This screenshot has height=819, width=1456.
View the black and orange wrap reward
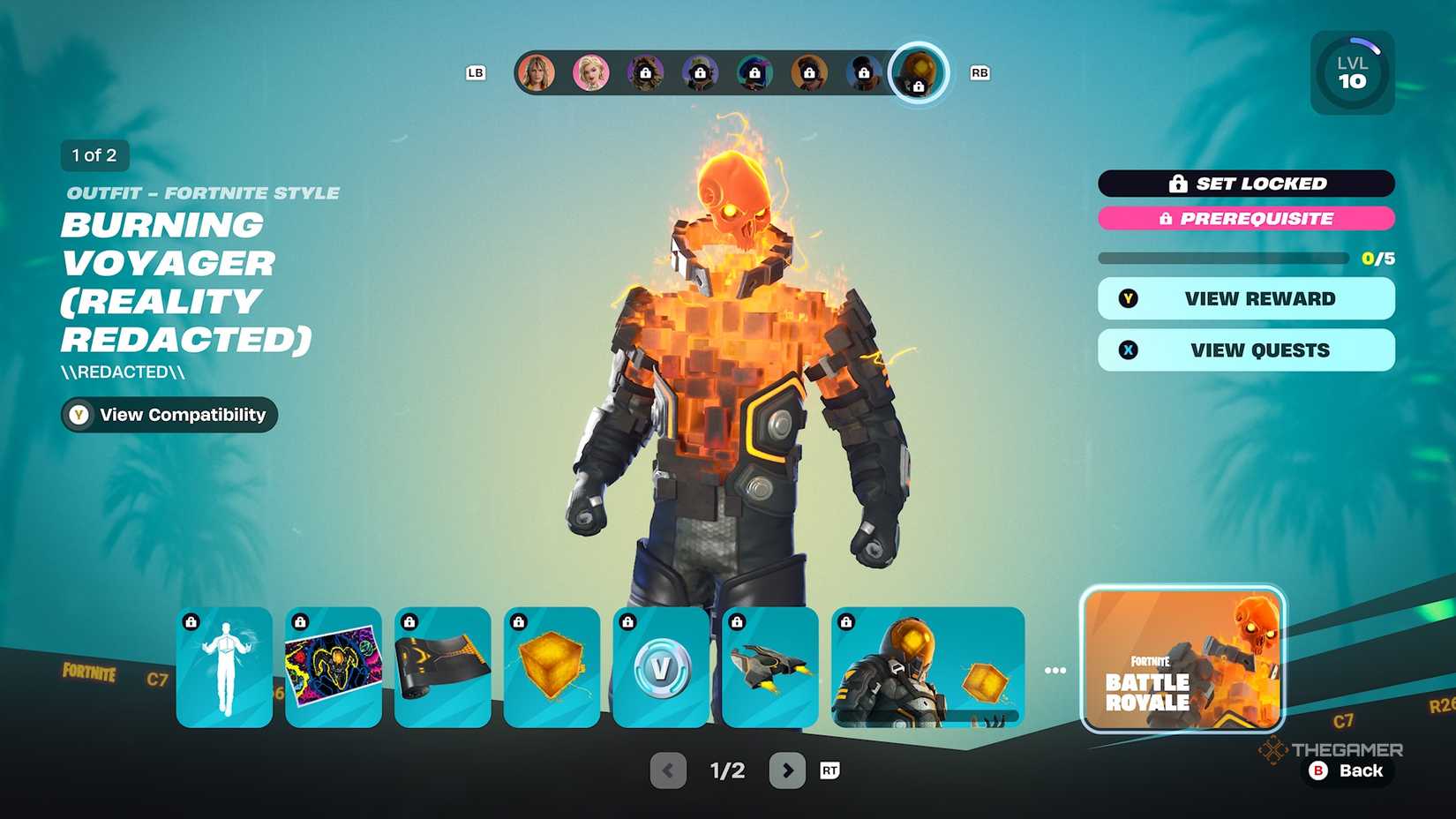(442, 668)
